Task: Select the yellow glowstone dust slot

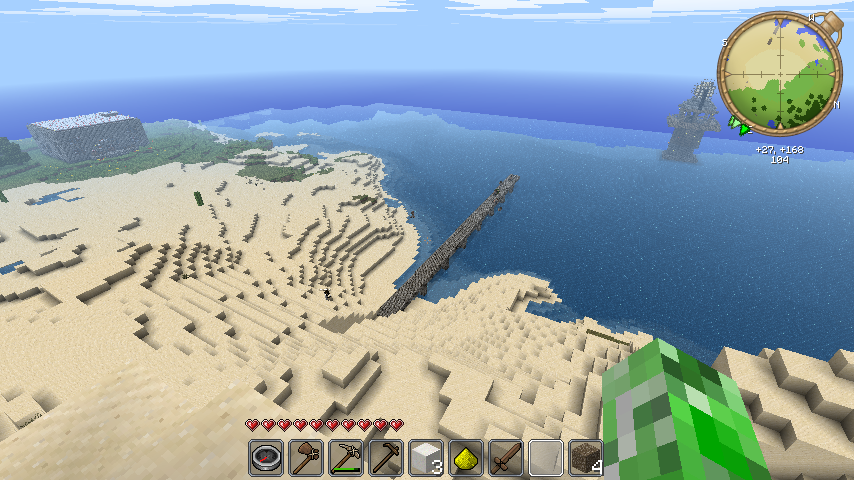Action: click(466, 458)
